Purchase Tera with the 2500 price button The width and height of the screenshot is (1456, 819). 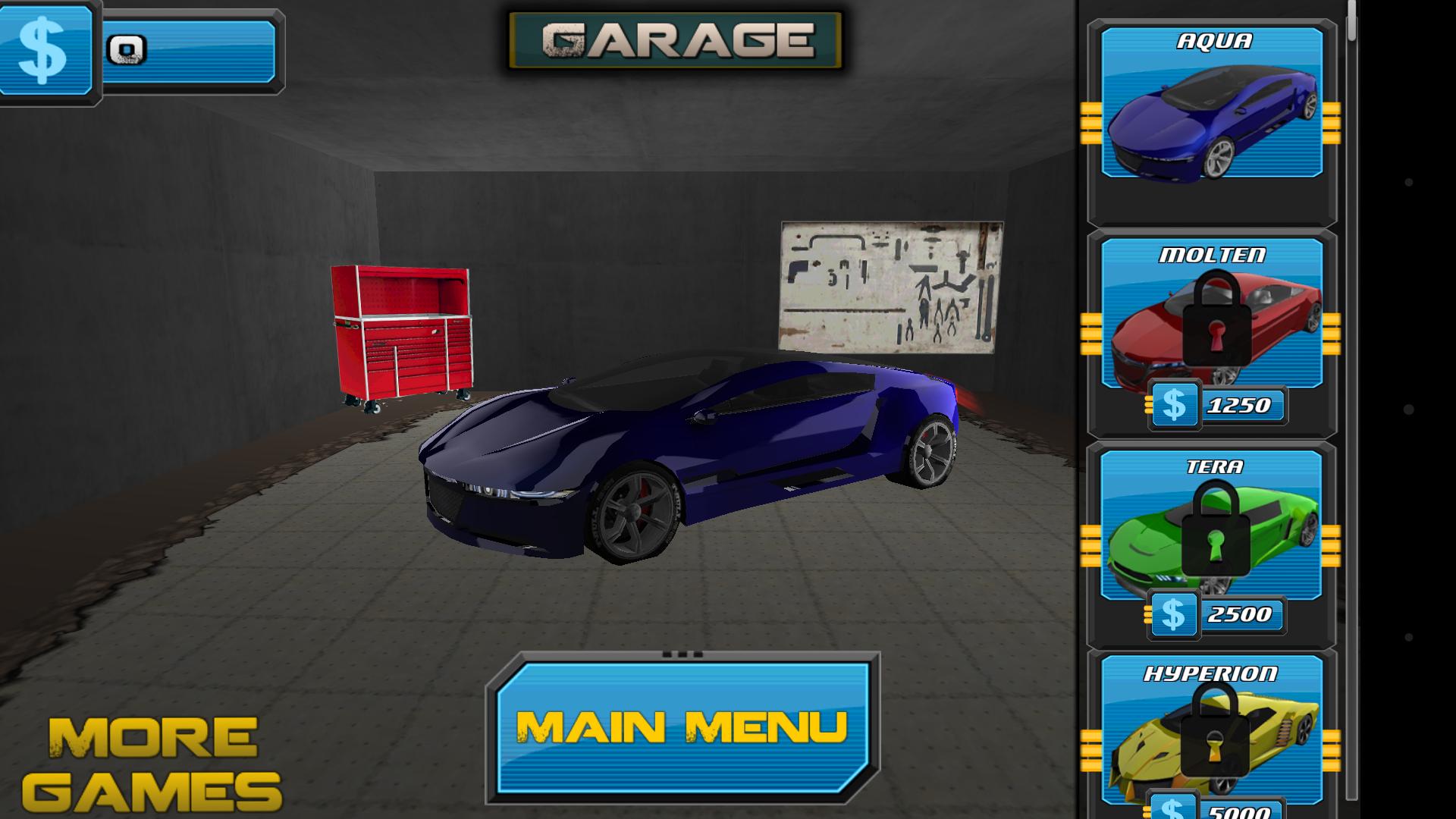(1218, 614)
